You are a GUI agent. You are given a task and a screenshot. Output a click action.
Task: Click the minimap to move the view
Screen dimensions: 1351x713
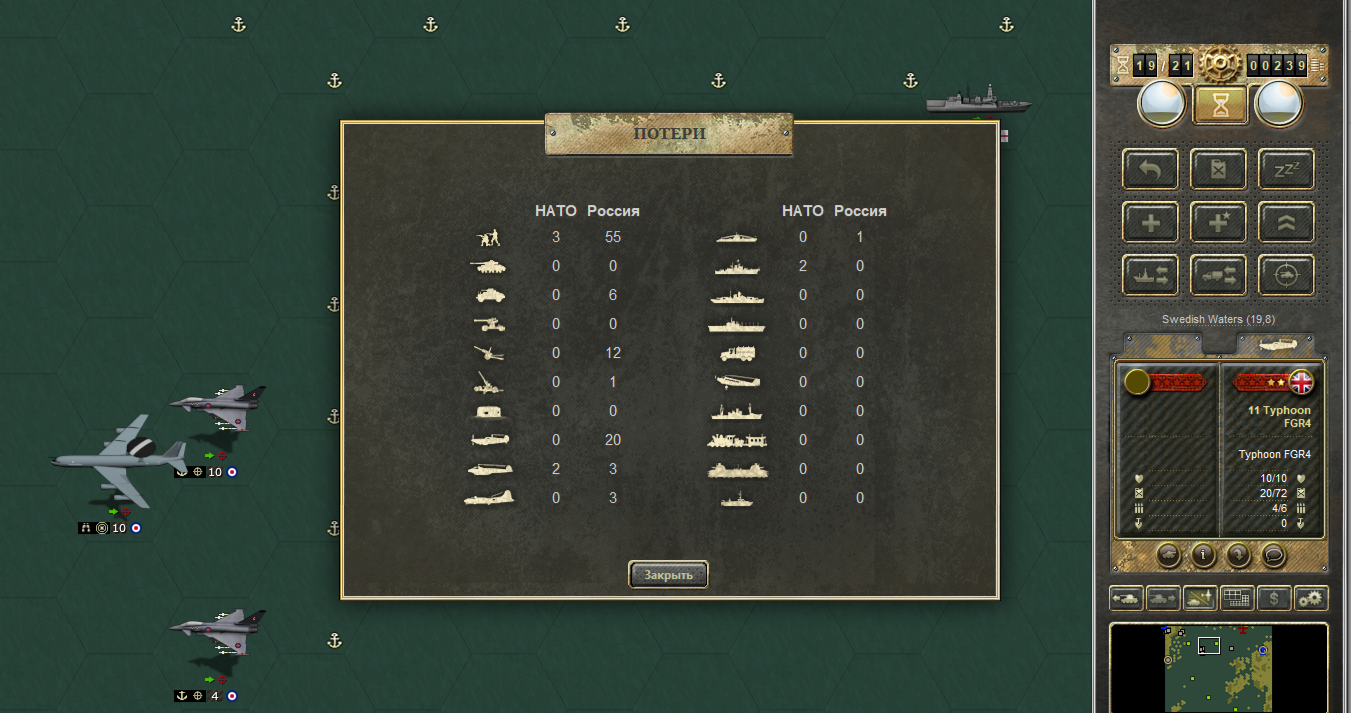tap(1218, 667)
